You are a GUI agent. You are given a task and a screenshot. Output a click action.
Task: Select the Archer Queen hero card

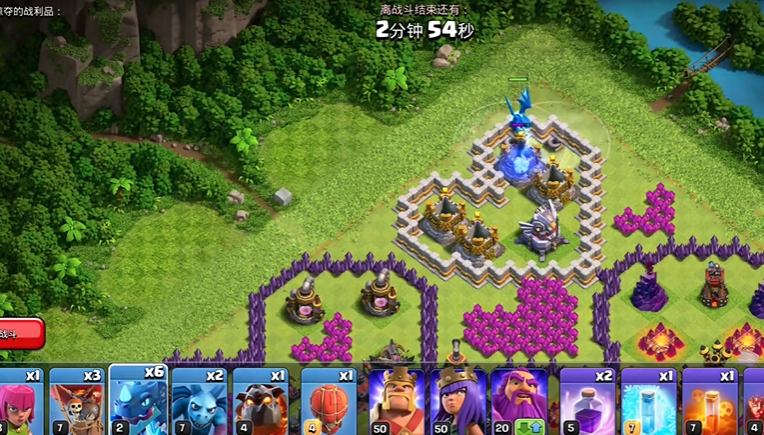pyautogui.click(x=459, y=402)
